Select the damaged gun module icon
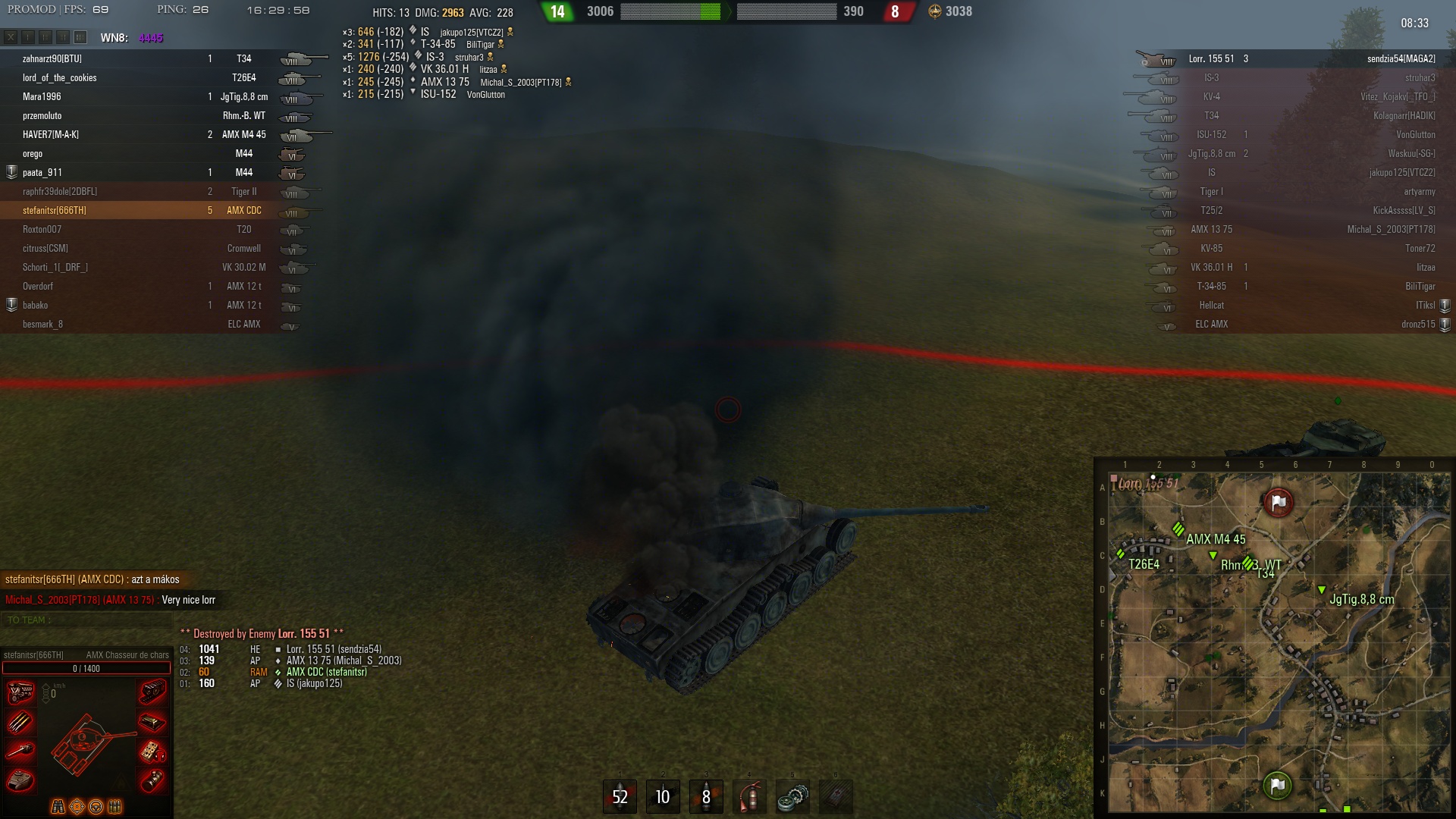This screenshot has height=819, width=1456. pos(20,751)
